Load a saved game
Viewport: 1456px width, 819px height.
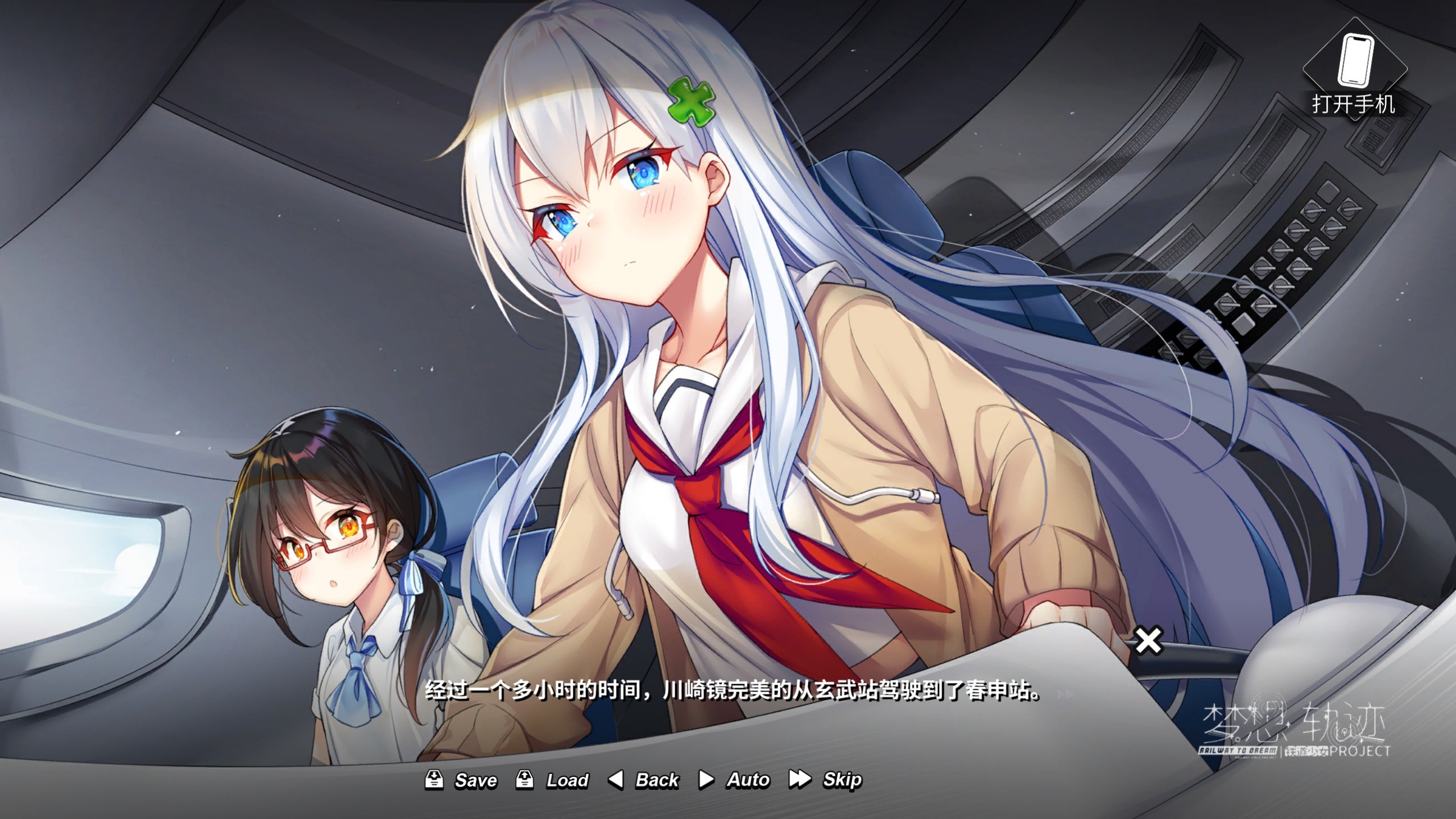pos(552,780)
